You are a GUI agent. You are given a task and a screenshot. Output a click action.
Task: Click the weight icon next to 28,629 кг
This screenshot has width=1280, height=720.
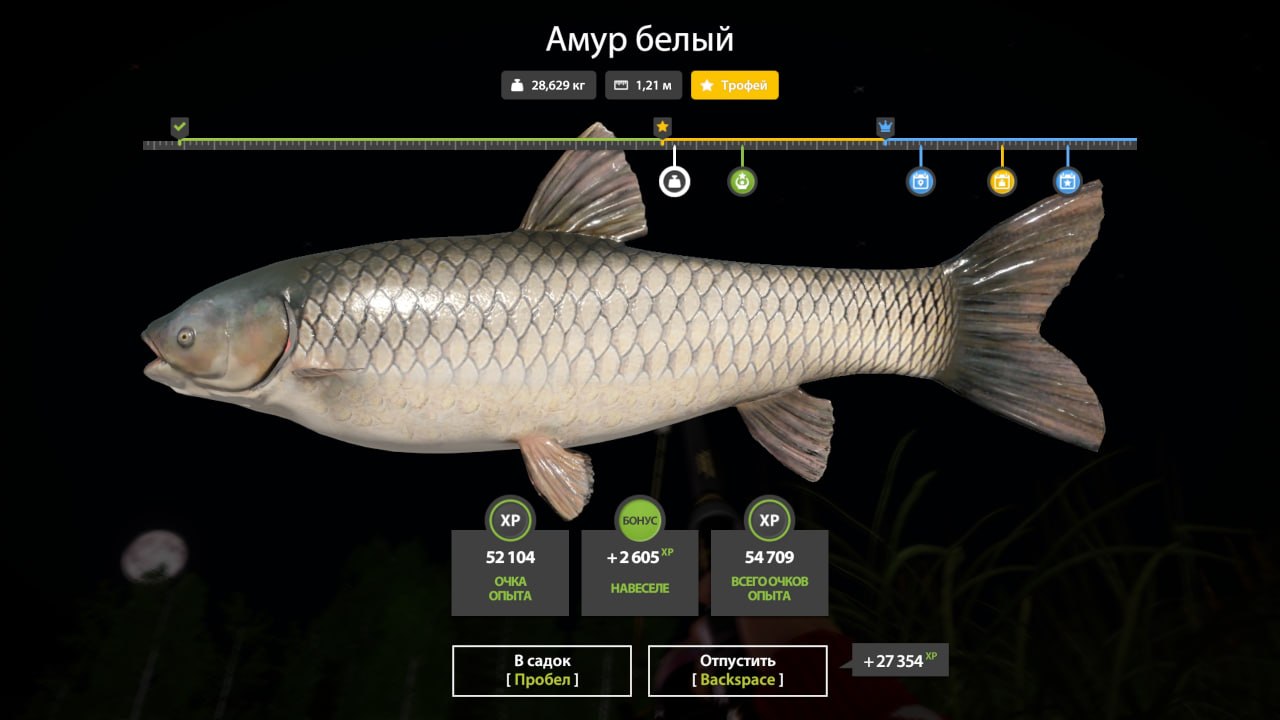click(x=517, y=85)
